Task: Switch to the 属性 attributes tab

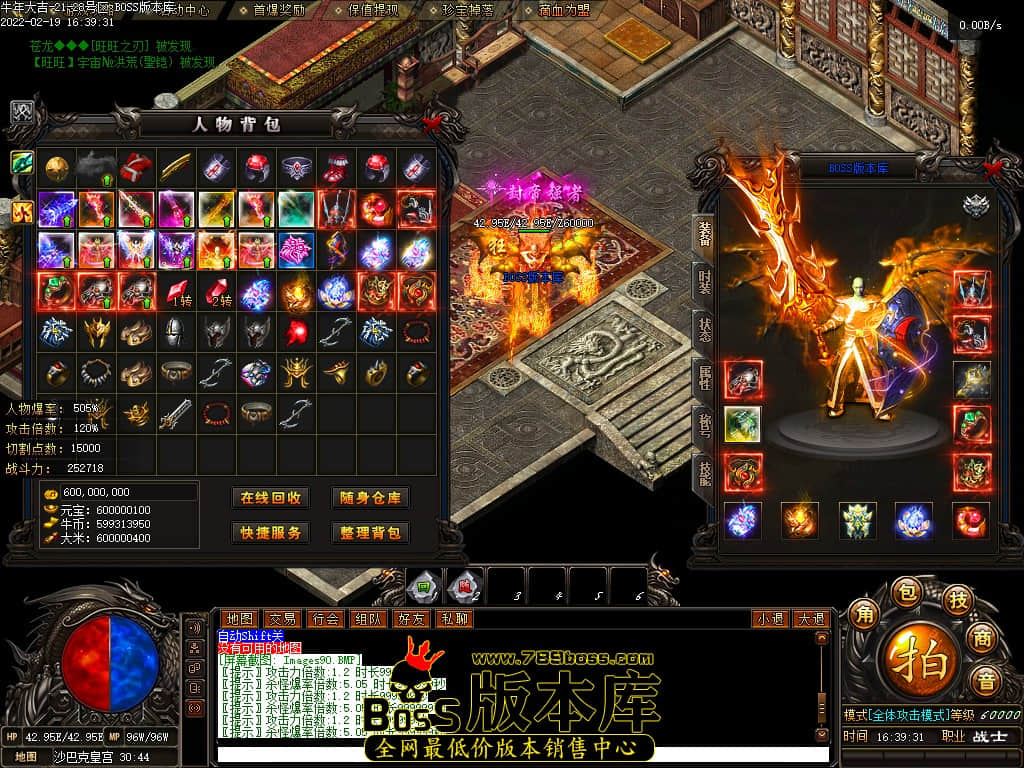Action: pos(703,377)
